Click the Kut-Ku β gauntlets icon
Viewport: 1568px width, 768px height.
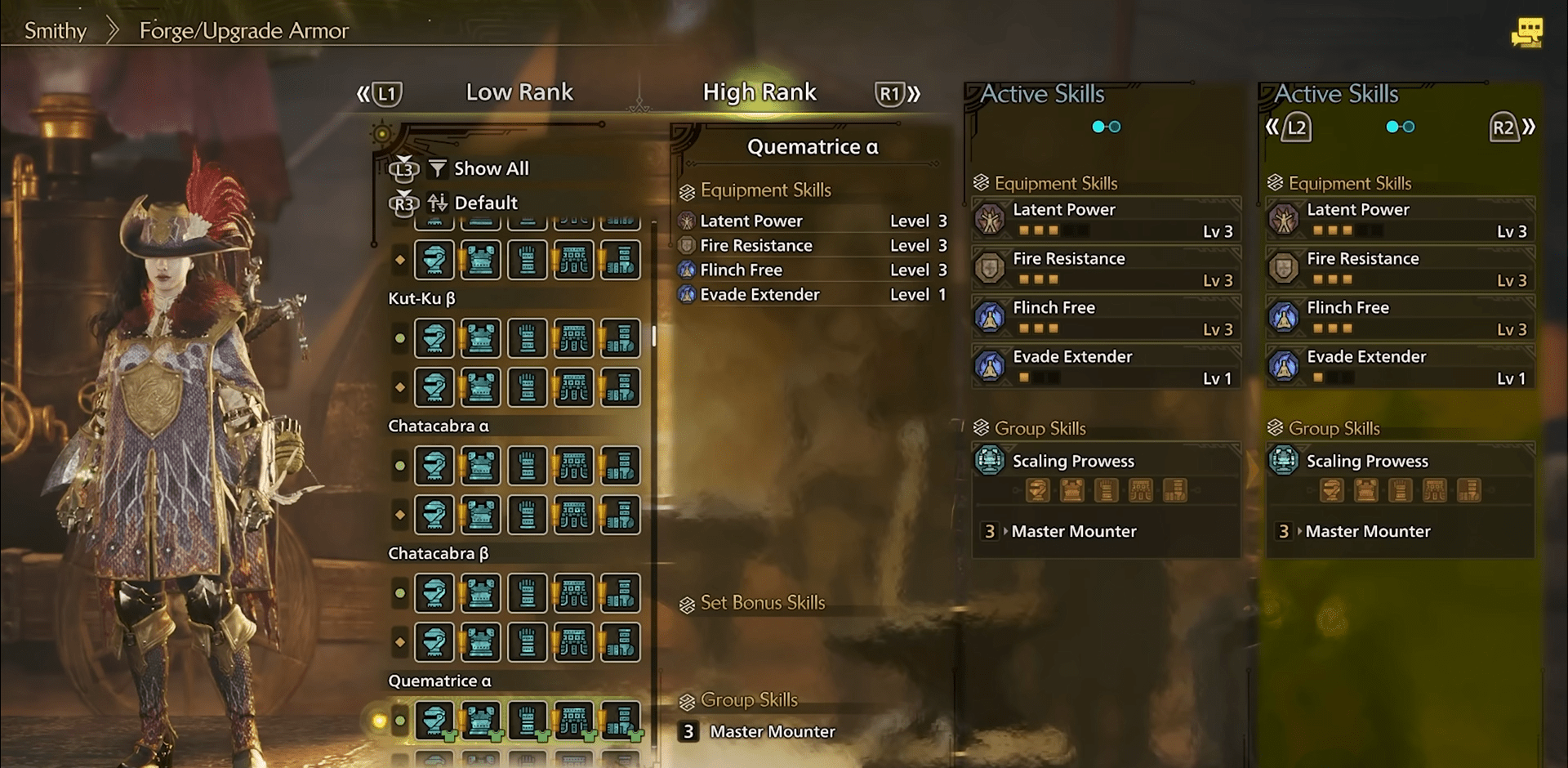(x=527, y=337)
